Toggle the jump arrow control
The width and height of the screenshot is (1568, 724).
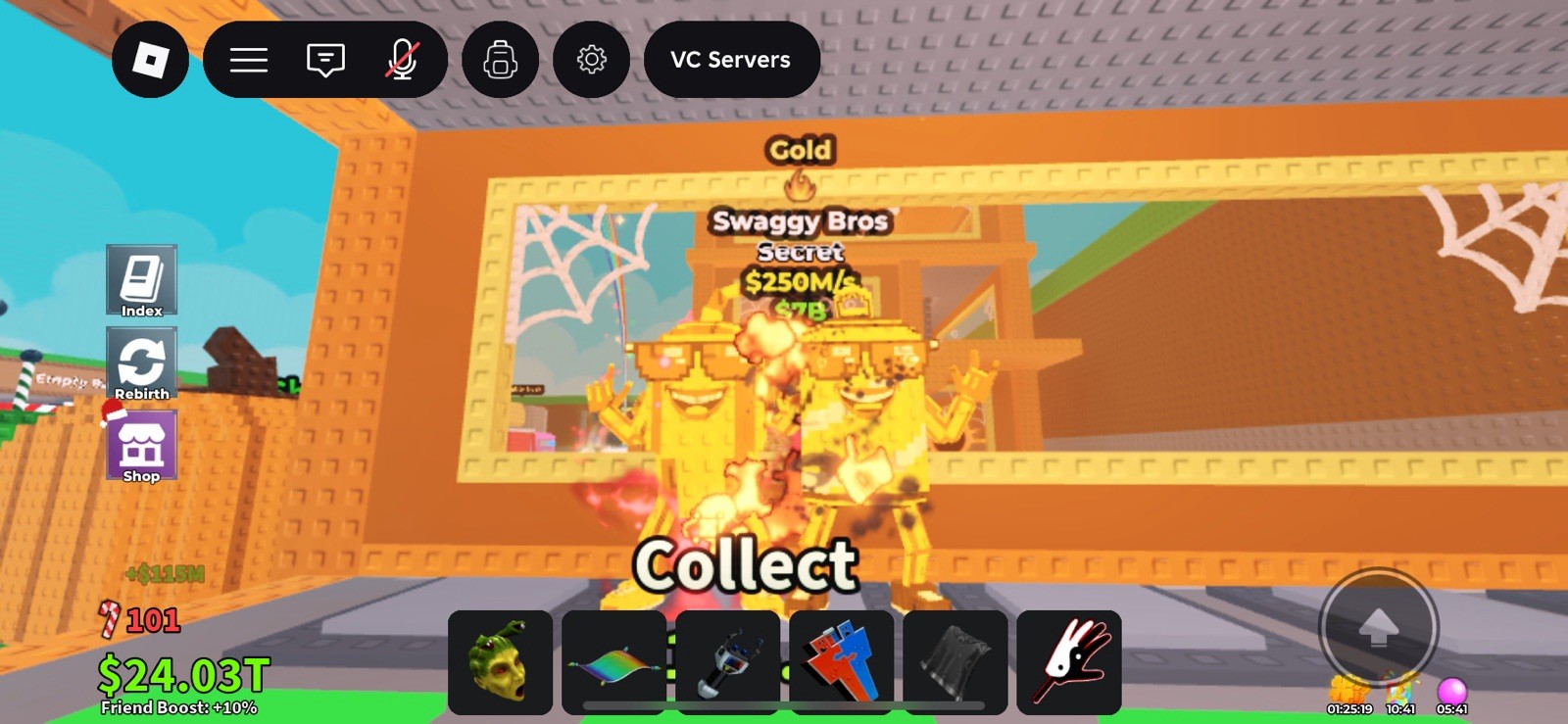coord(1382,627)
